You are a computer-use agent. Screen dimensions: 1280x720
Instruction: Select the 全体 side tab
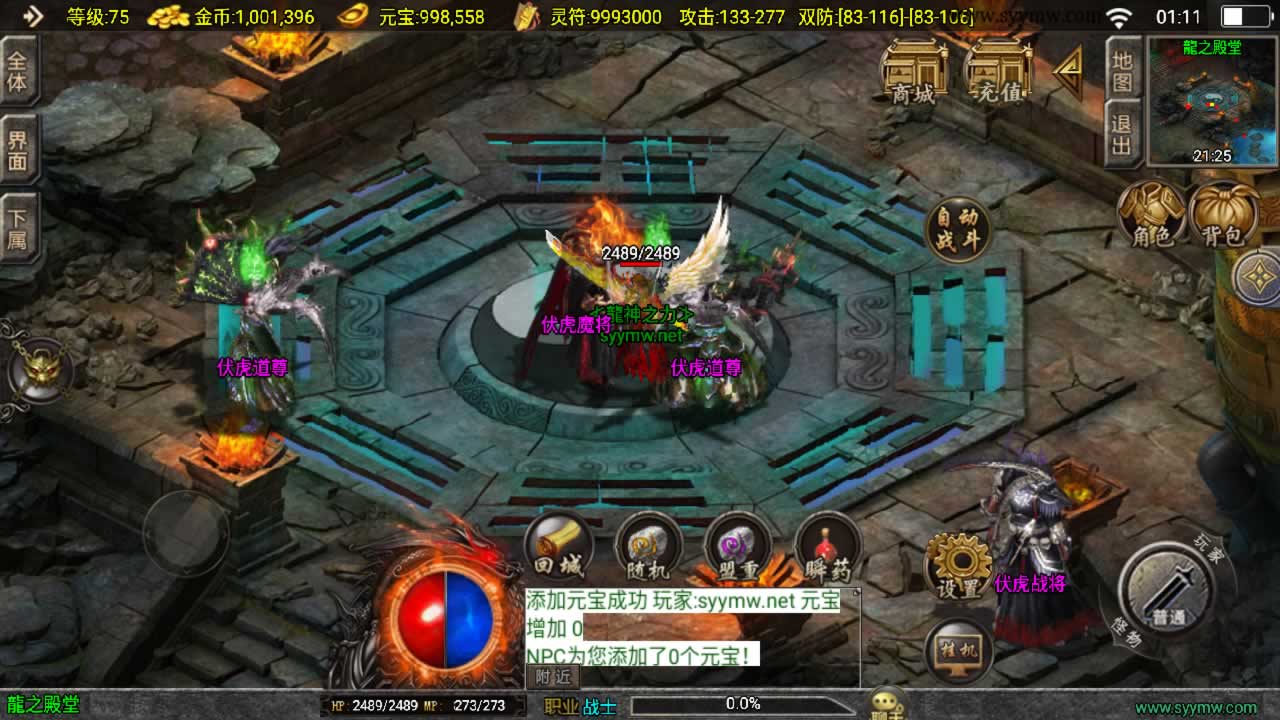tap(18, 70)
